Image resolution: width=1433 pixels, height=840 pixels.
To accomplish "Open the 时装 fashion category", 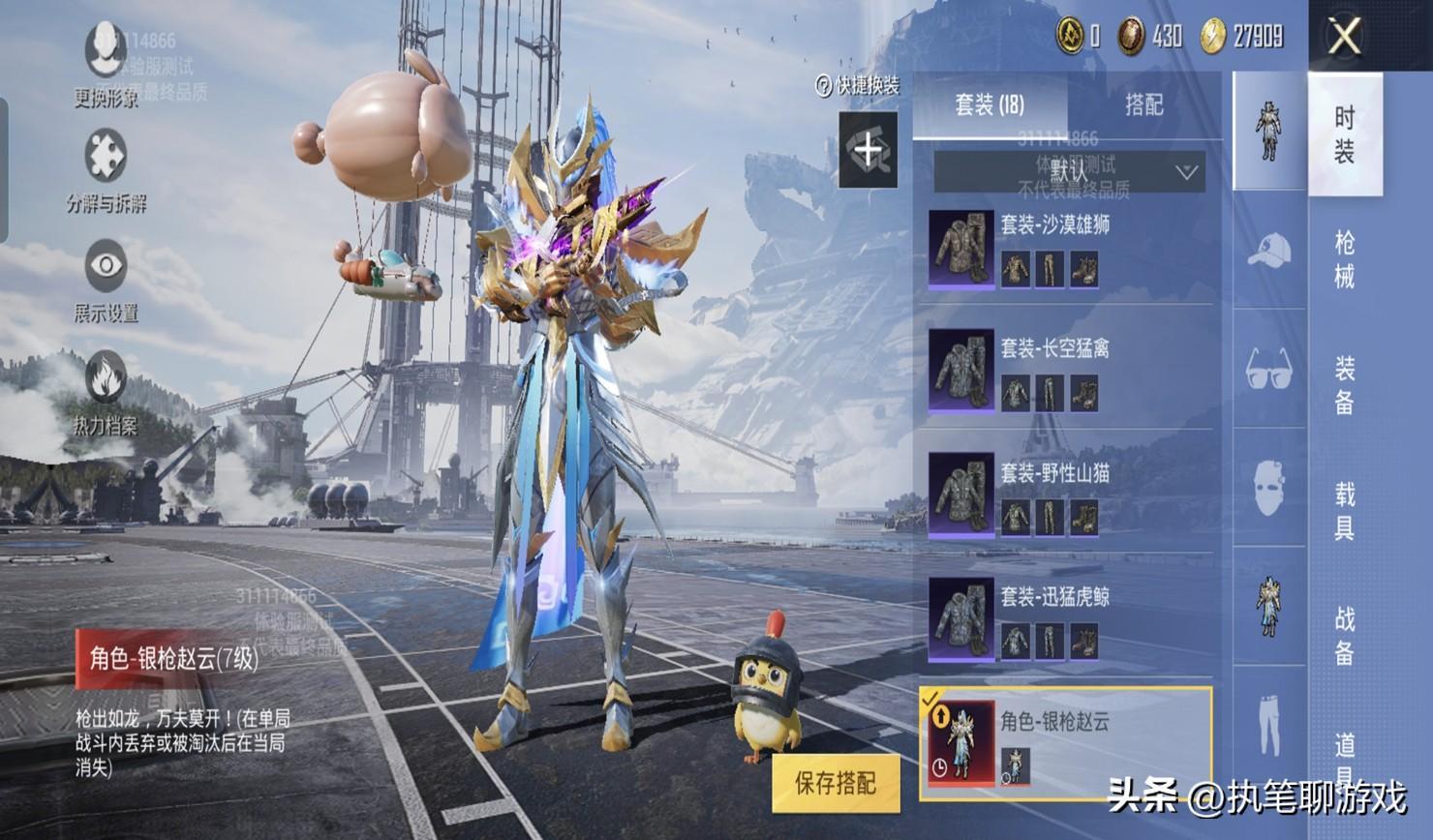I will [x=1345, y=134].
